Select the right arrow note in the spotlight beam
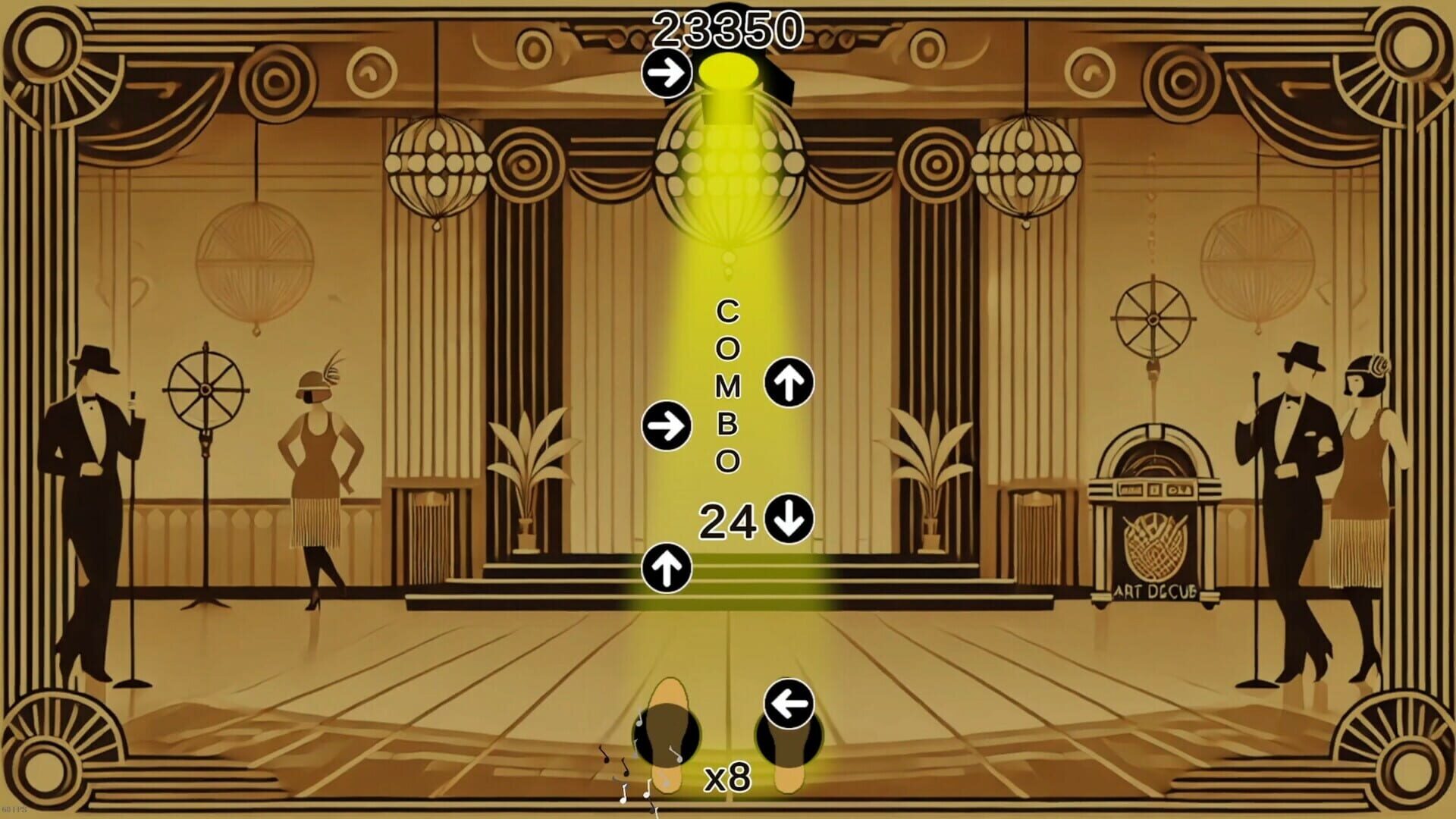This screenshot has width=1456, height=819. pyautogui.click(x=666, y=426)
